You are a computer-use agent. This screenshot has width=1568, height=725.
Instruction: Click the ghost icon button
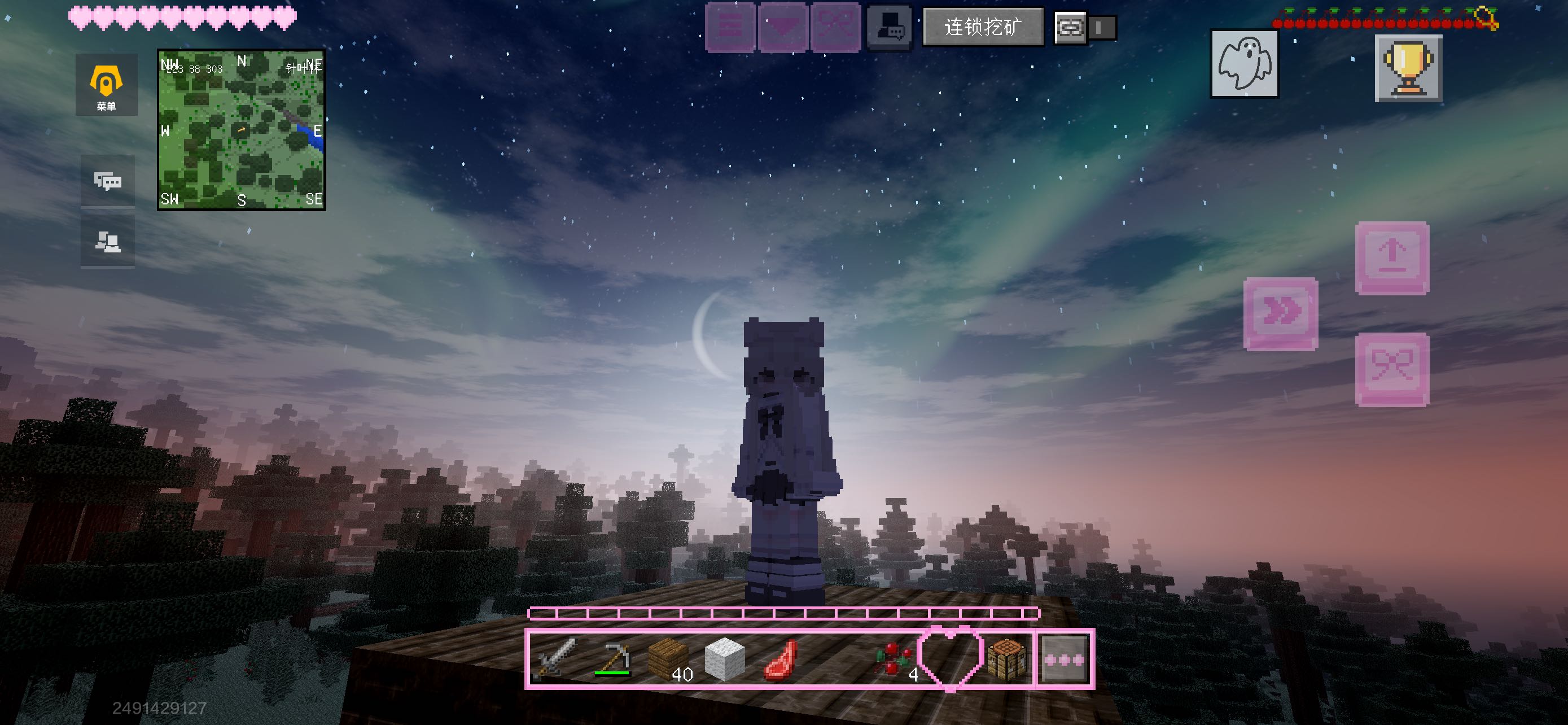coord(1244,64)
